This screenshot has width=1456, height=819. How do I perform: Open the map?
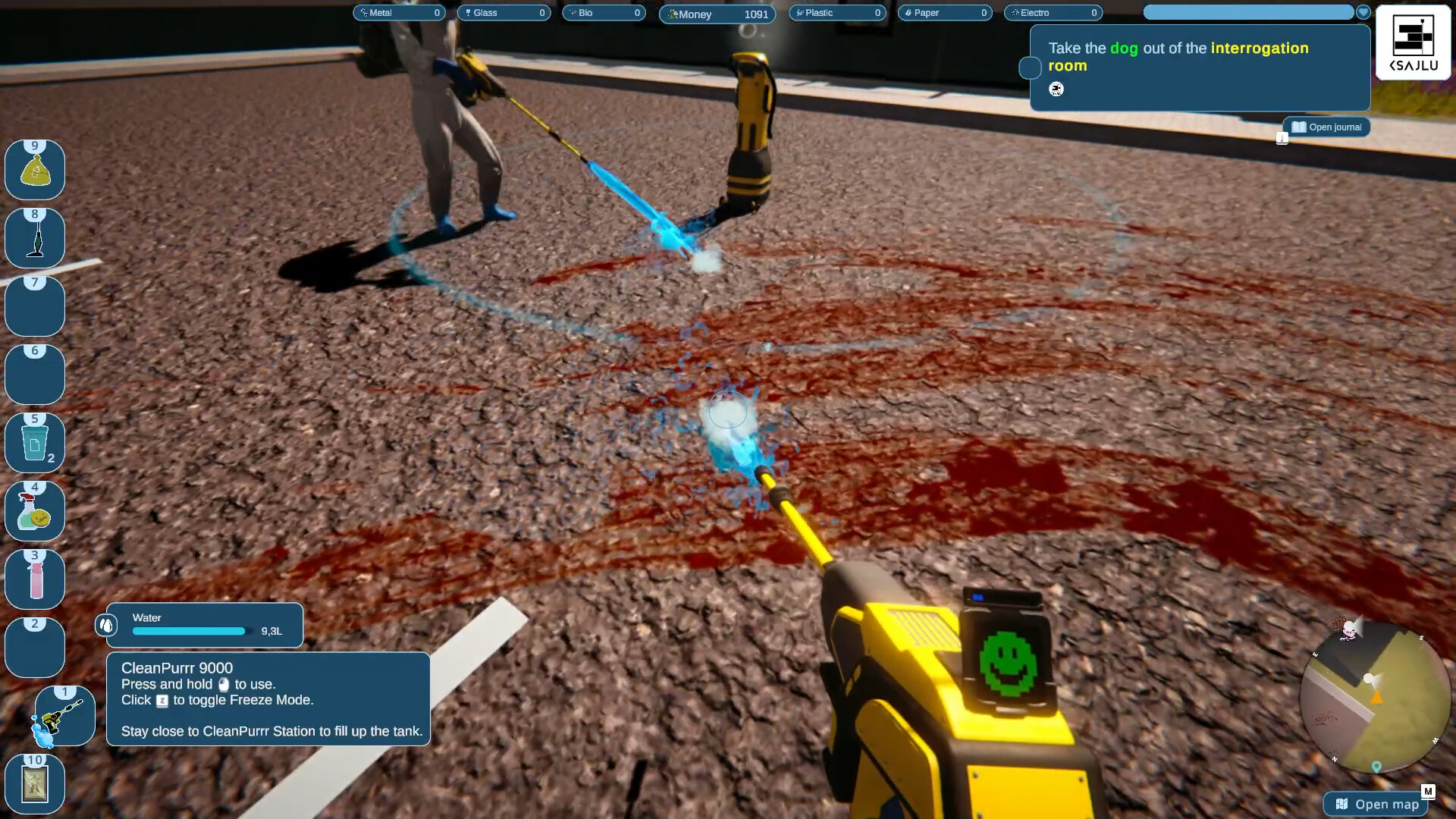click(x=1378, y=805)
